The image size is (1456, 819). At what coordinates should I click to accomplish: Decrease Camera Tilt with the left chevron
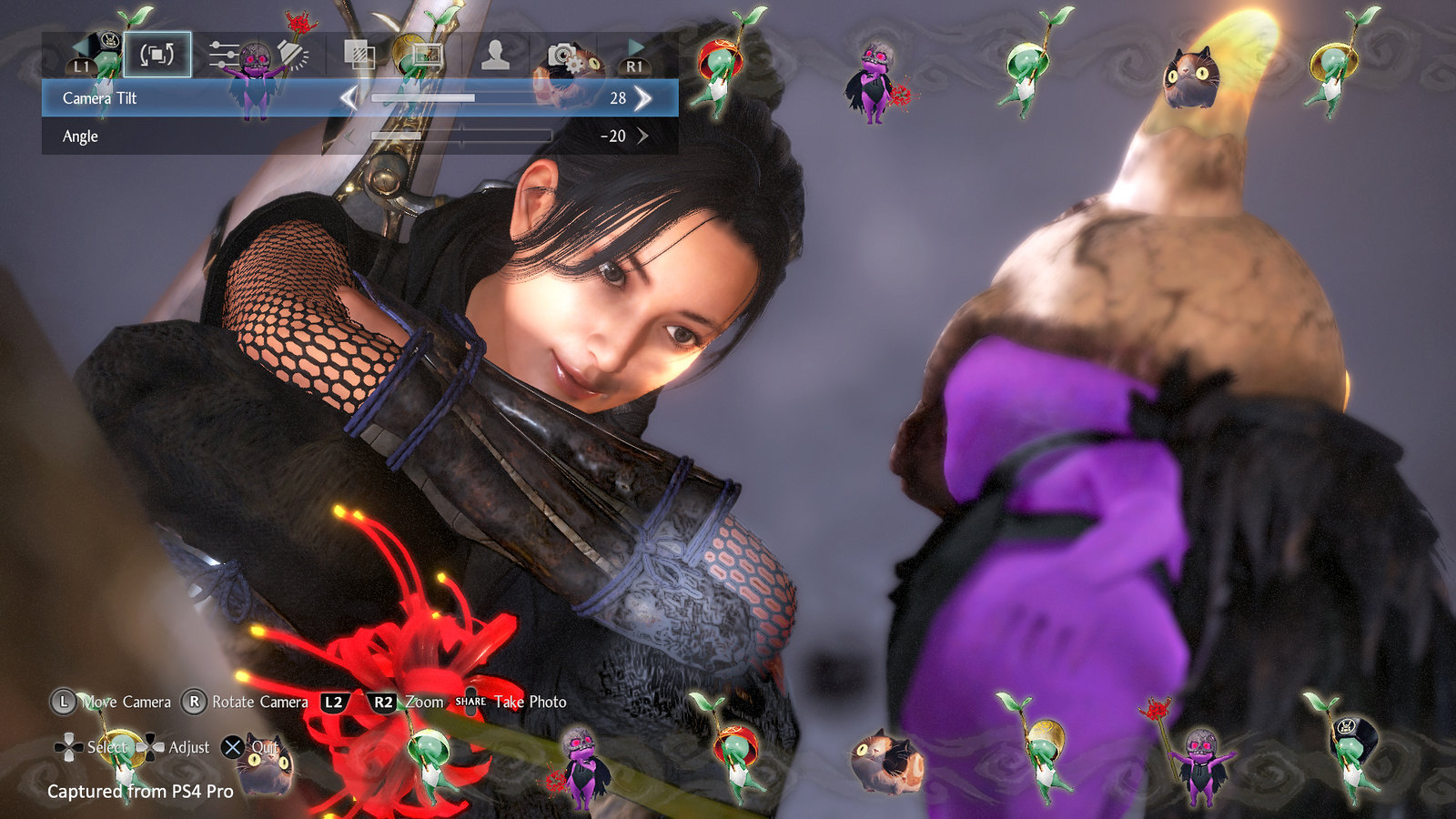(x=349, y=96)
